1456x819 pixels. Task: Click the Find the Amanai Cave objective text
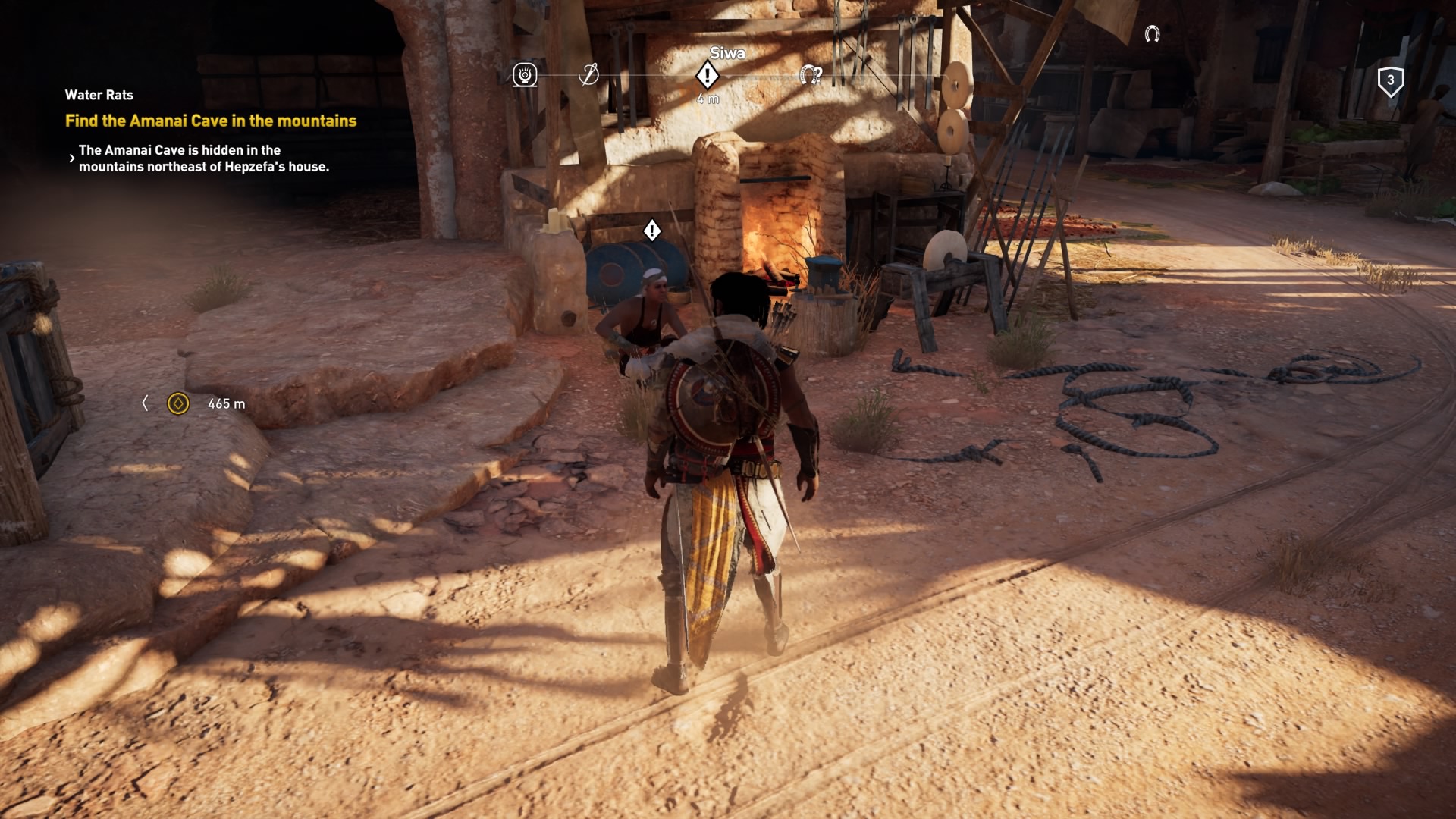coord(211,119)
